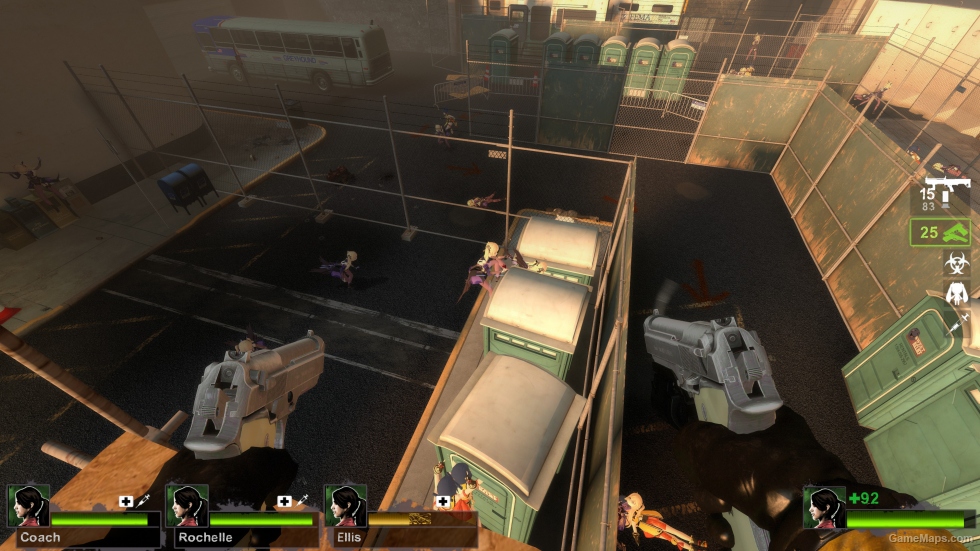
Task: Click your own survivor portrait
Action: 825,507
